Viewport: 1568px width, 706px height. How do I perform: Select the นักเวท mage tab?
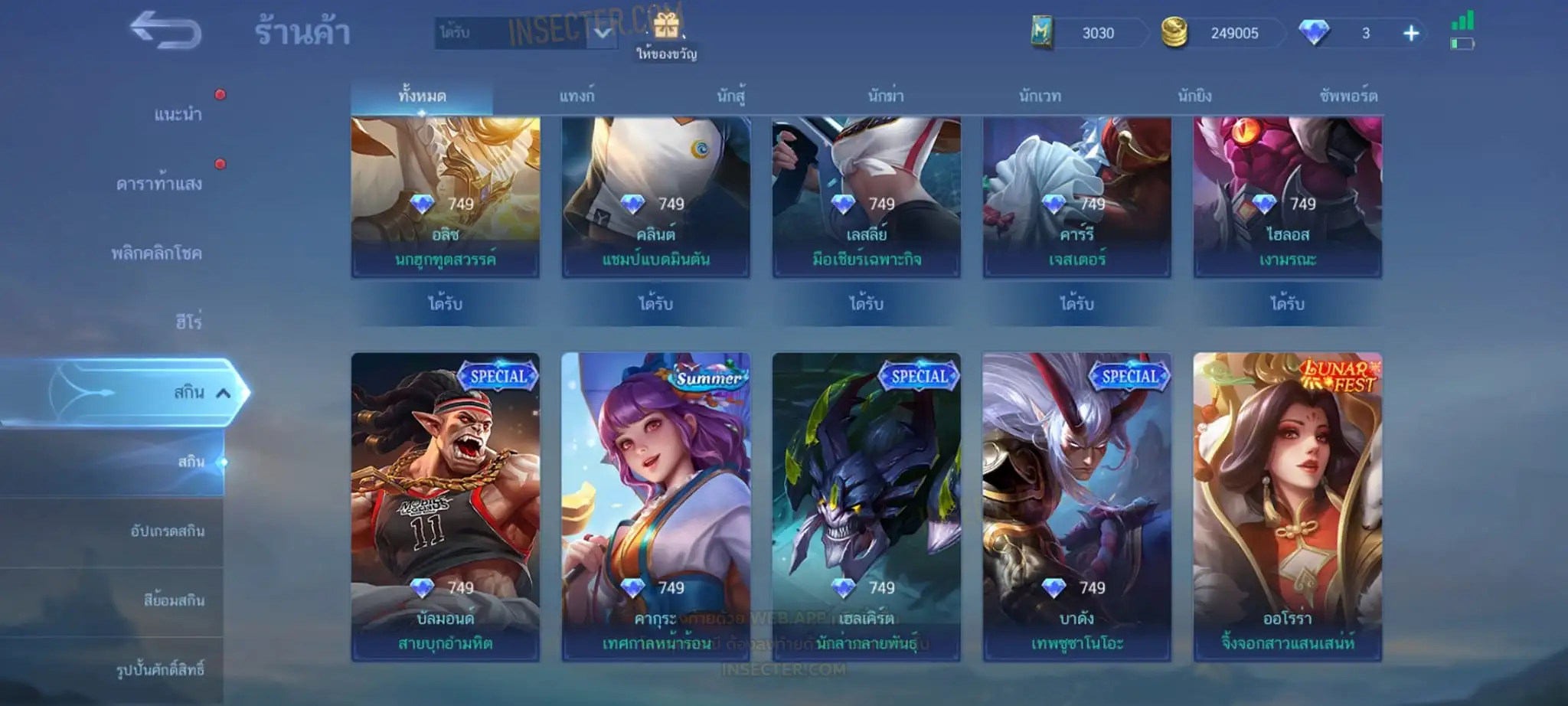(x=1040, y=96)
